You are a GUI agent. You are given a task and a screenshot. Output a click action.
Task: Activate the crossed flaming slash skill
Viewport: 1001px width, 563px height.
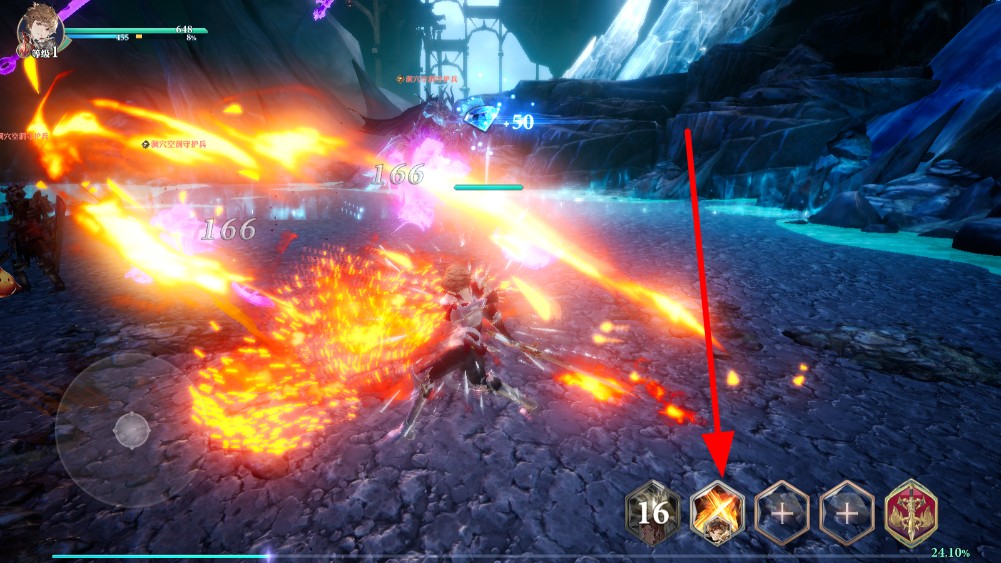717,514
